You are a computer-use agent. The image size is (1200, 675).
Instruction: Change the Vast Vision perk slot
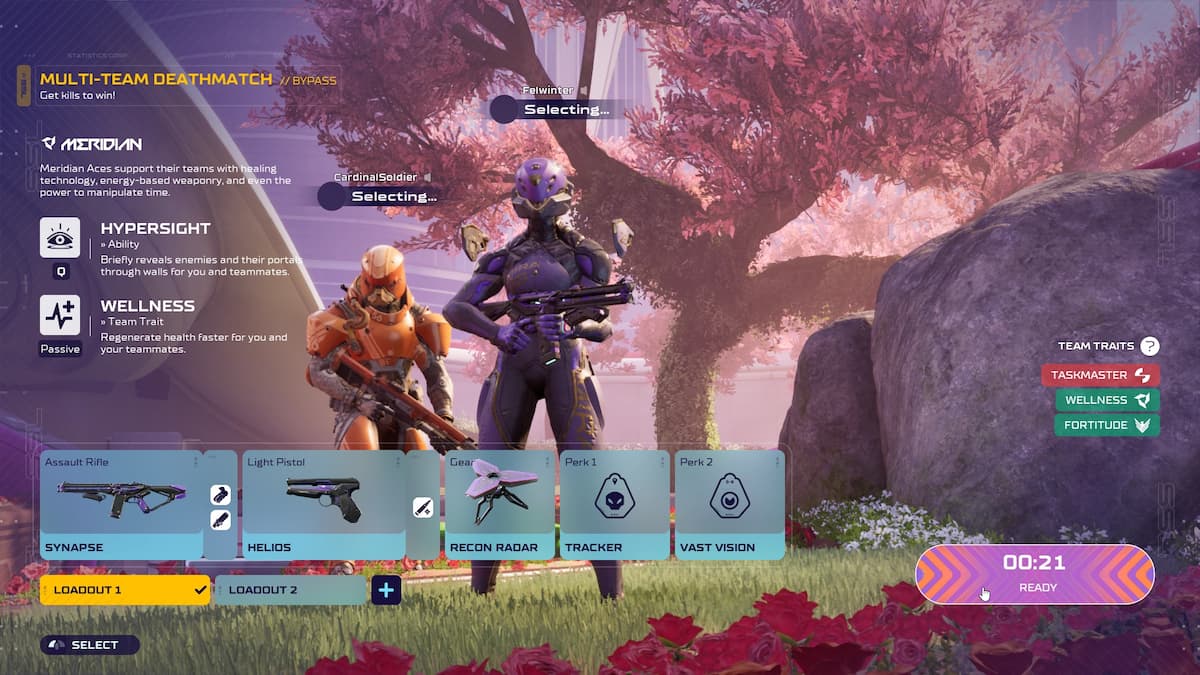tap(729, 504)
